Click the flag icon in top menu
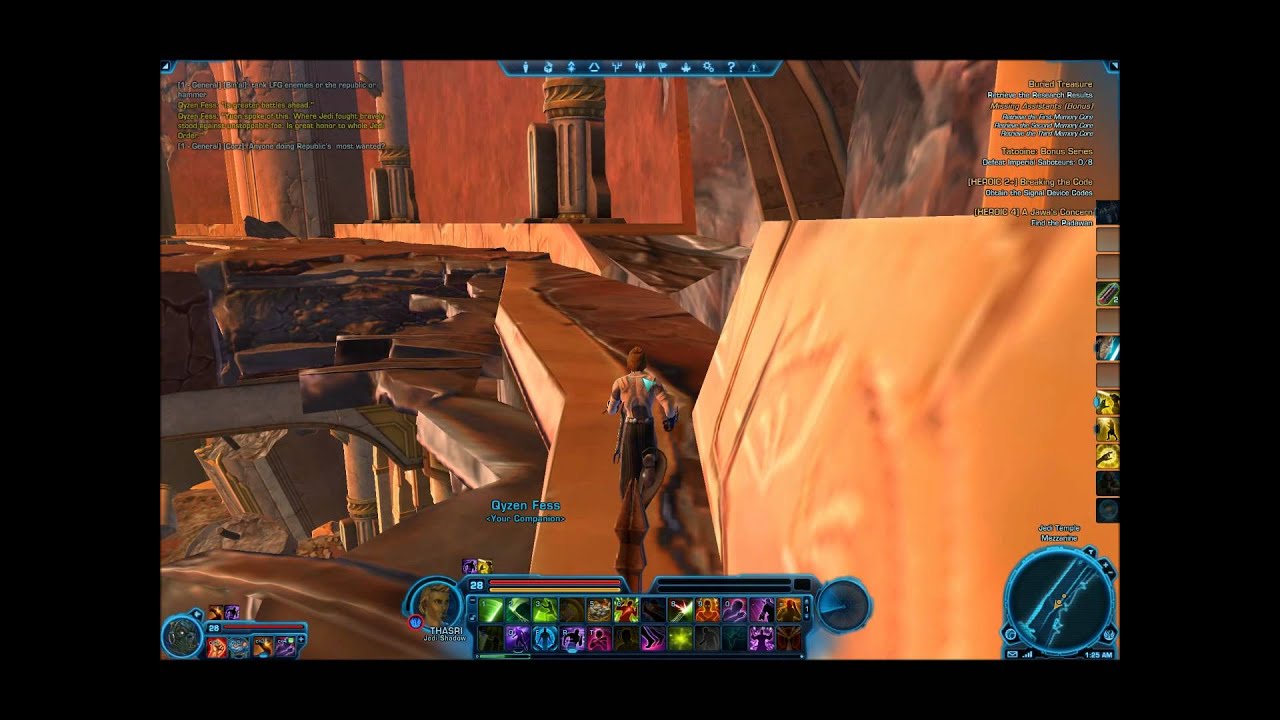This screenshot has width=1280, height=720. tap(662, 68)
